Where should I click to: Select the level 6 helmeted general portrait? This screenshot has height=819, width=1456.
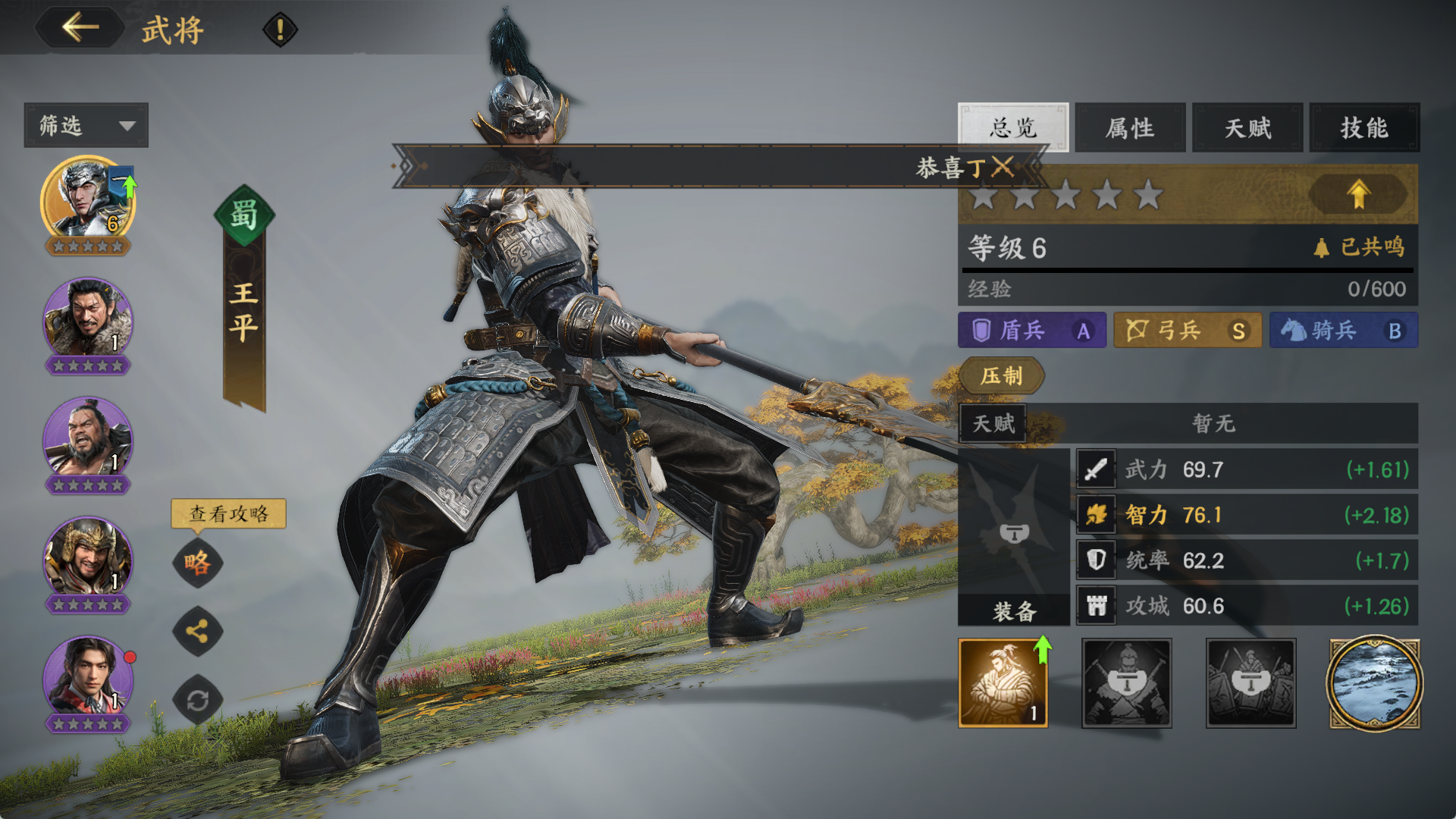tap(87, 201)
